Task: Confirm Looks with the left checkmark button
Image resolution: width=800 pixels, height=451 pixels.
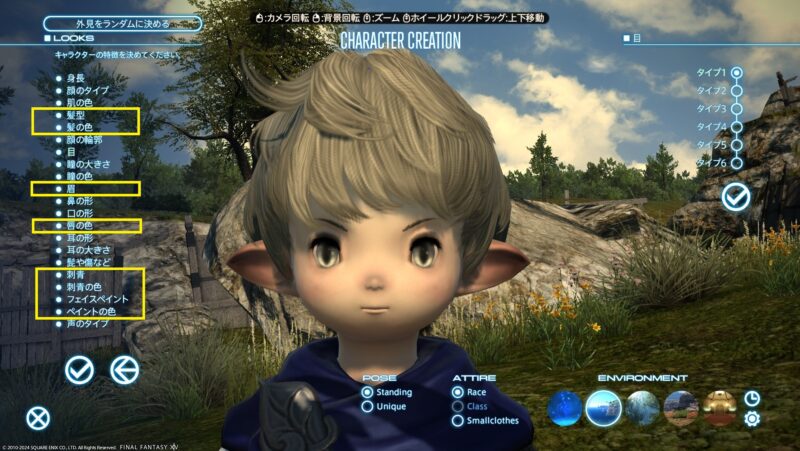Action: point(79,370)
